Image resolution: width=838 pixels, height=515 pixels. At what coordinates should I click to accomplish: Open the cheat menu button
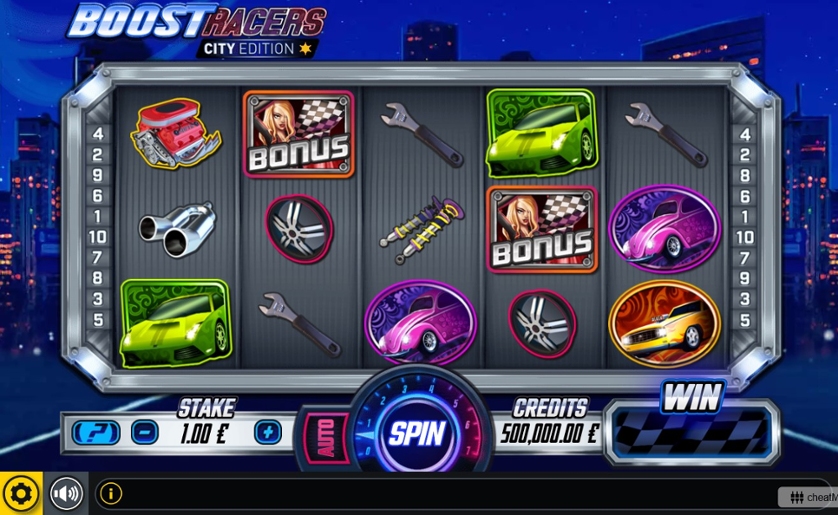click(808, 496)
